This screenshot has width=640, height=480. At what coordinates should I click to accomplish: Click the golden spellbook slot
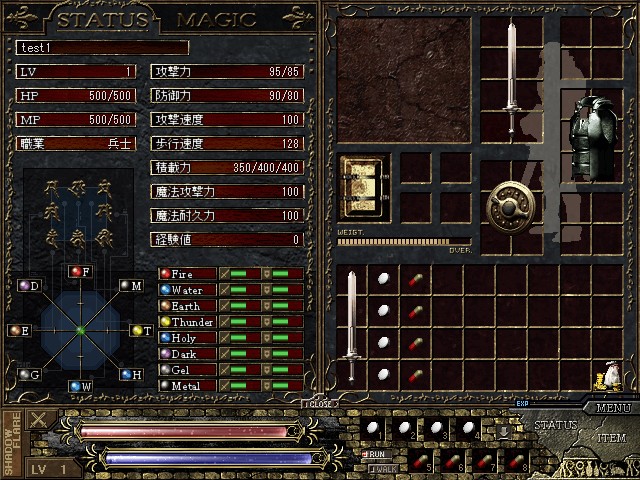point(365,185)
